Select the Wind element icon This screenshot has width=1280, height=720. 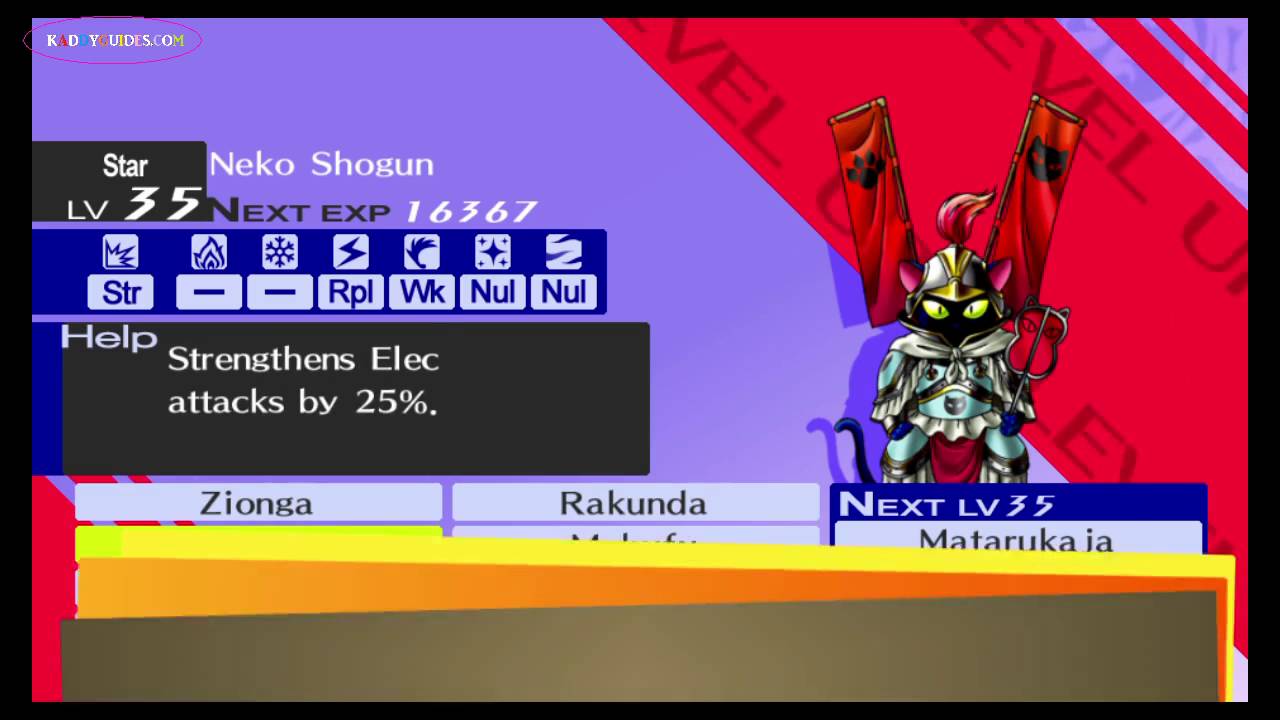(421, 252)
